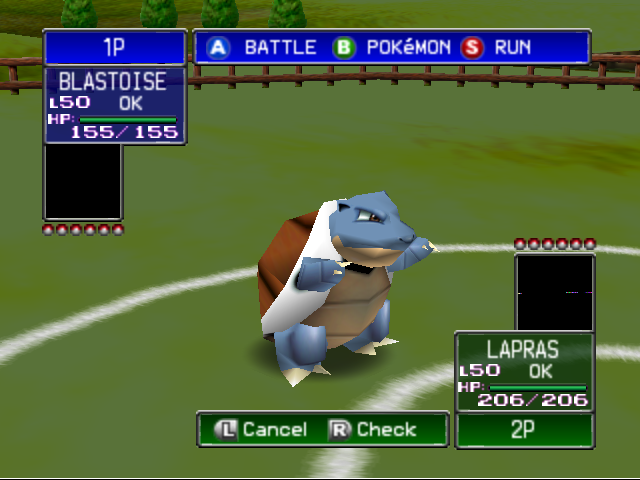Select the Cancel option
640x480 pixels.
pos(263,429)
